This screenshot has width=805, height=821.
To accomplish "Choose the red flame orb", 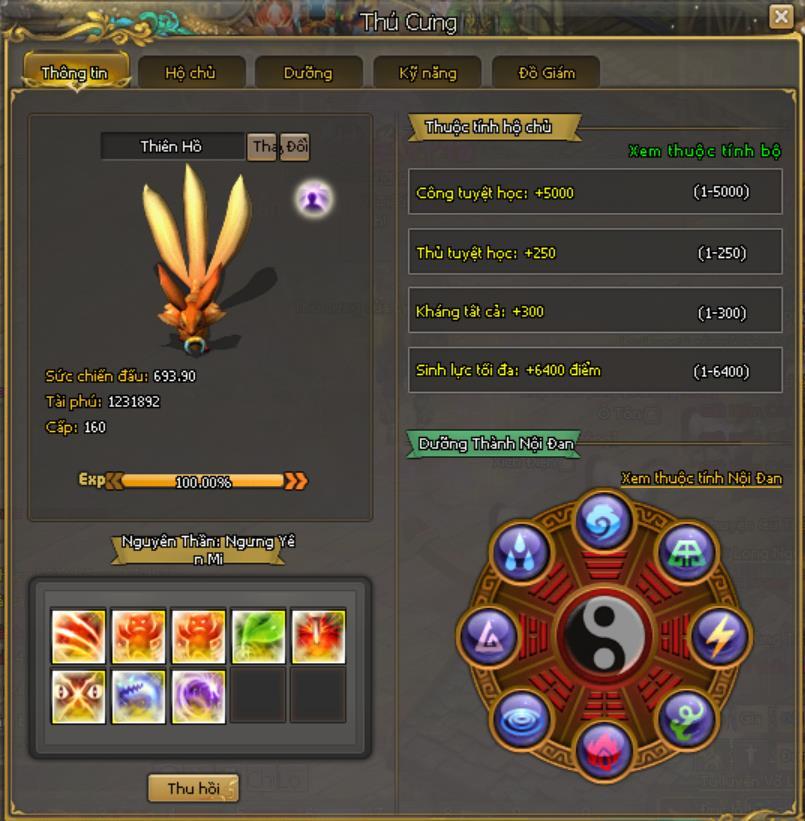I will click(x=605, y=750).
